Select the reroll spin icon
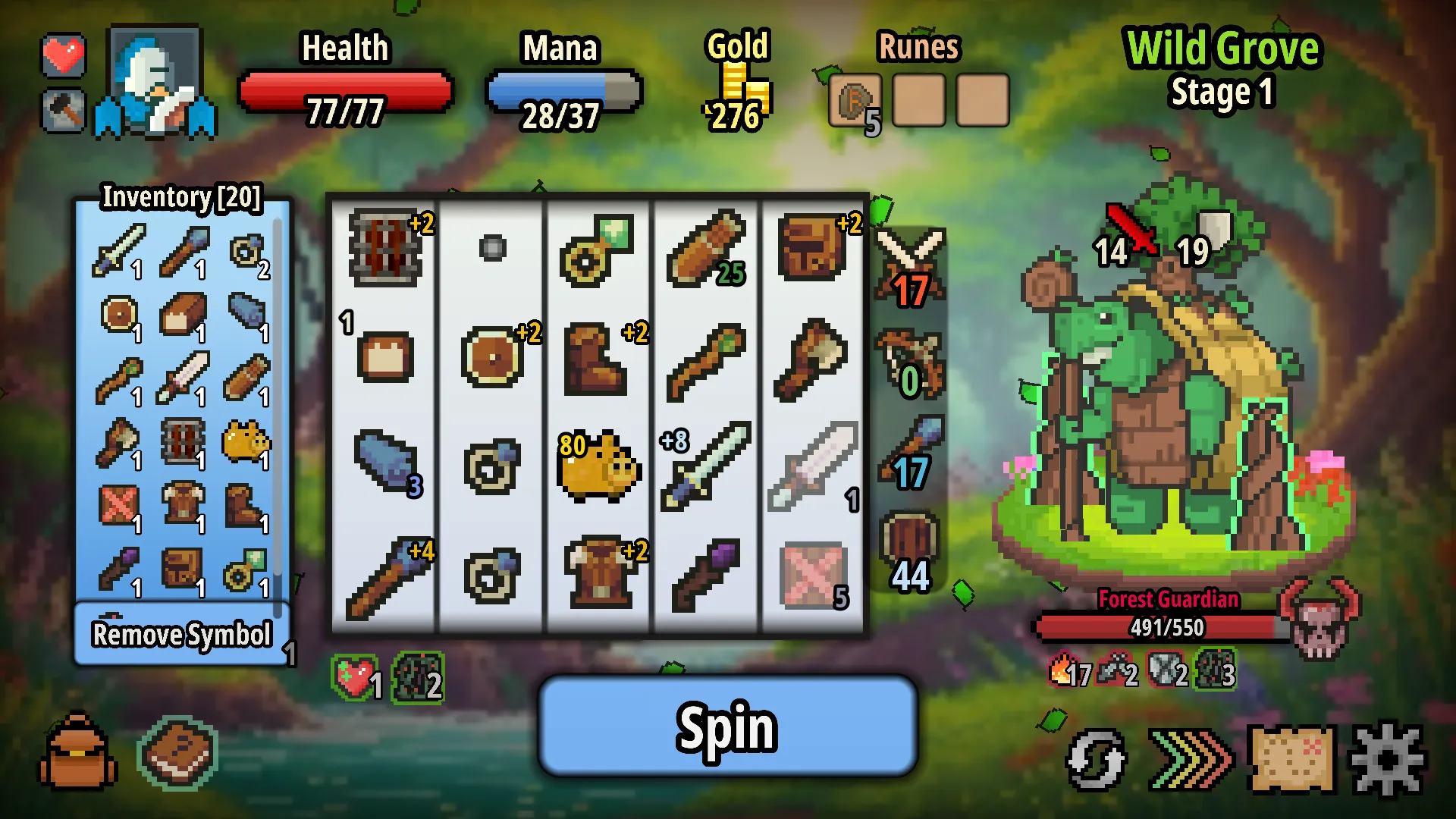Image resolution: width=1456 pixels, height=819 pixels. (x=1095, y=758)
